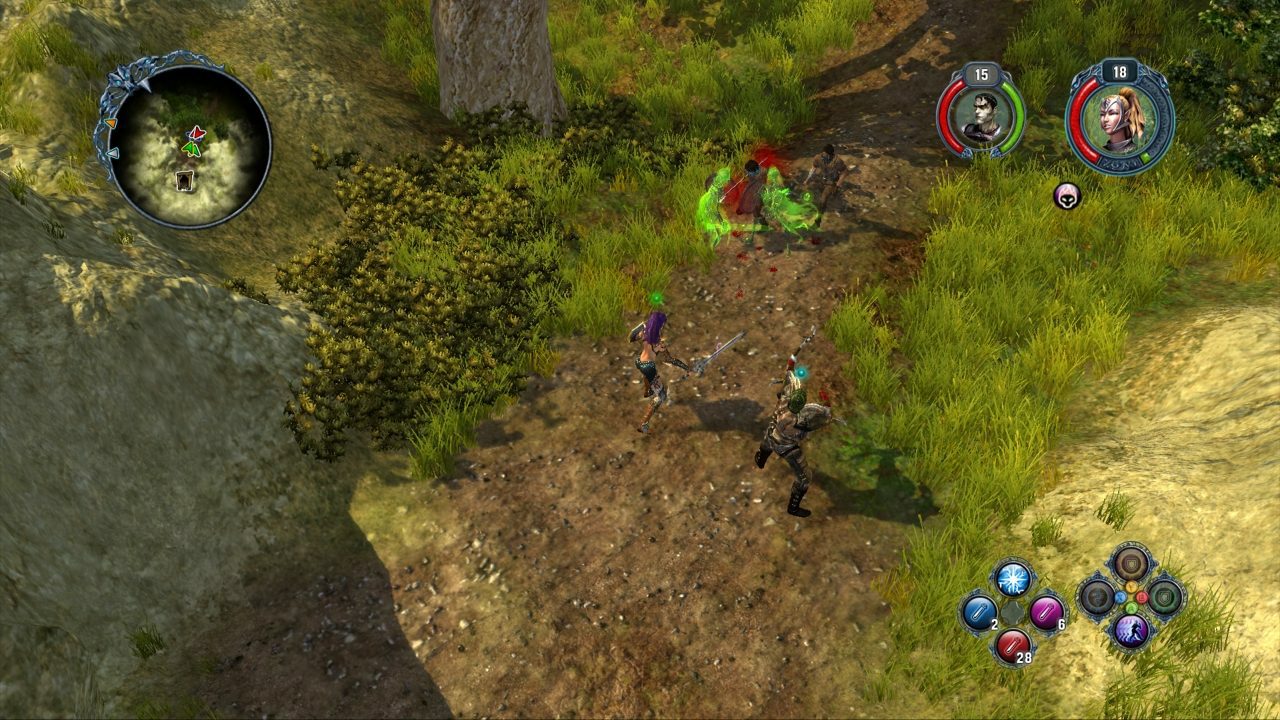Click the yellow Y prompt at the skill wheel center

[x=1131, y=586]
